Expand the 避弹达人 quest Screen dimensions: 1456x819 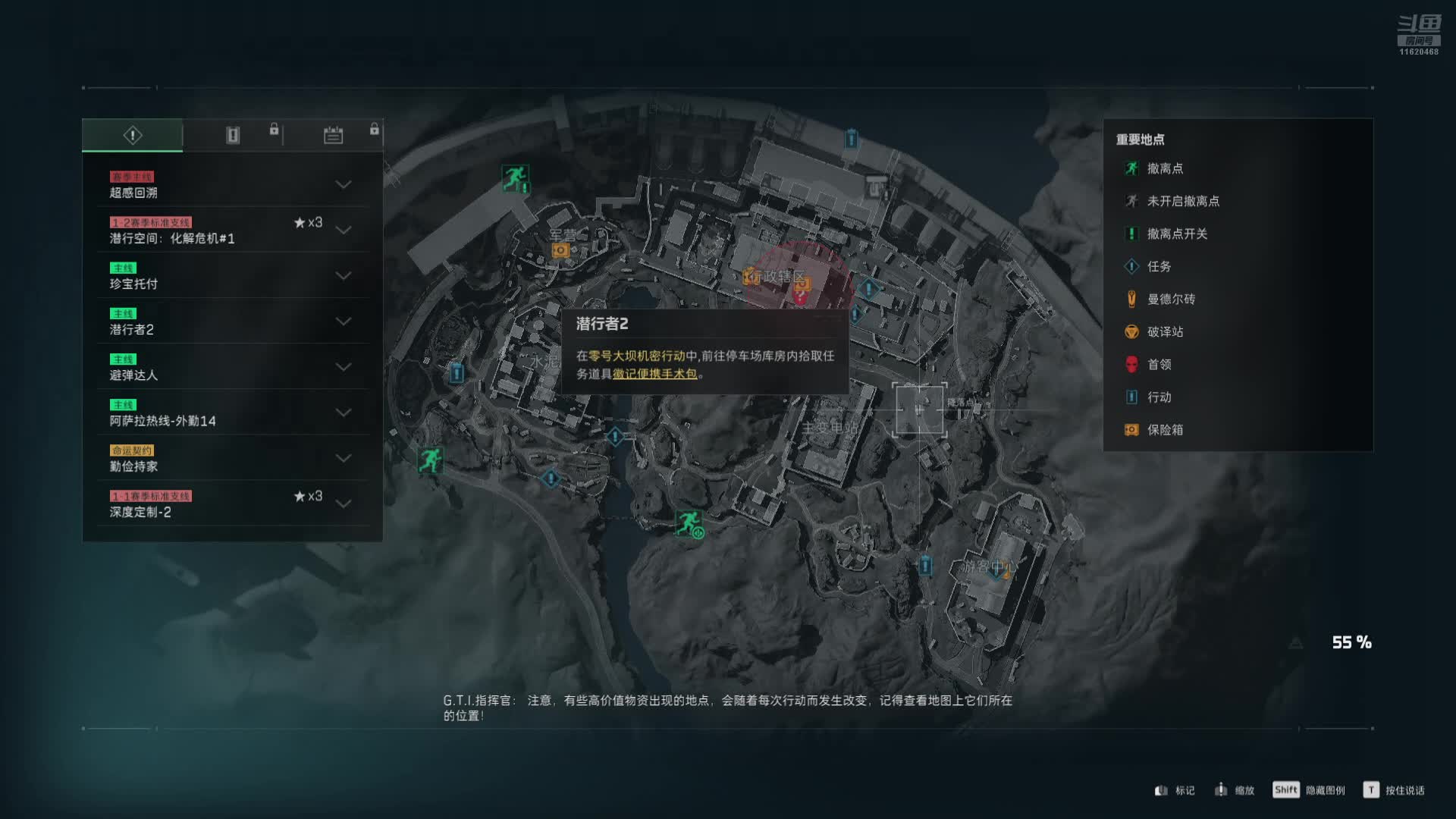(343, 367)
